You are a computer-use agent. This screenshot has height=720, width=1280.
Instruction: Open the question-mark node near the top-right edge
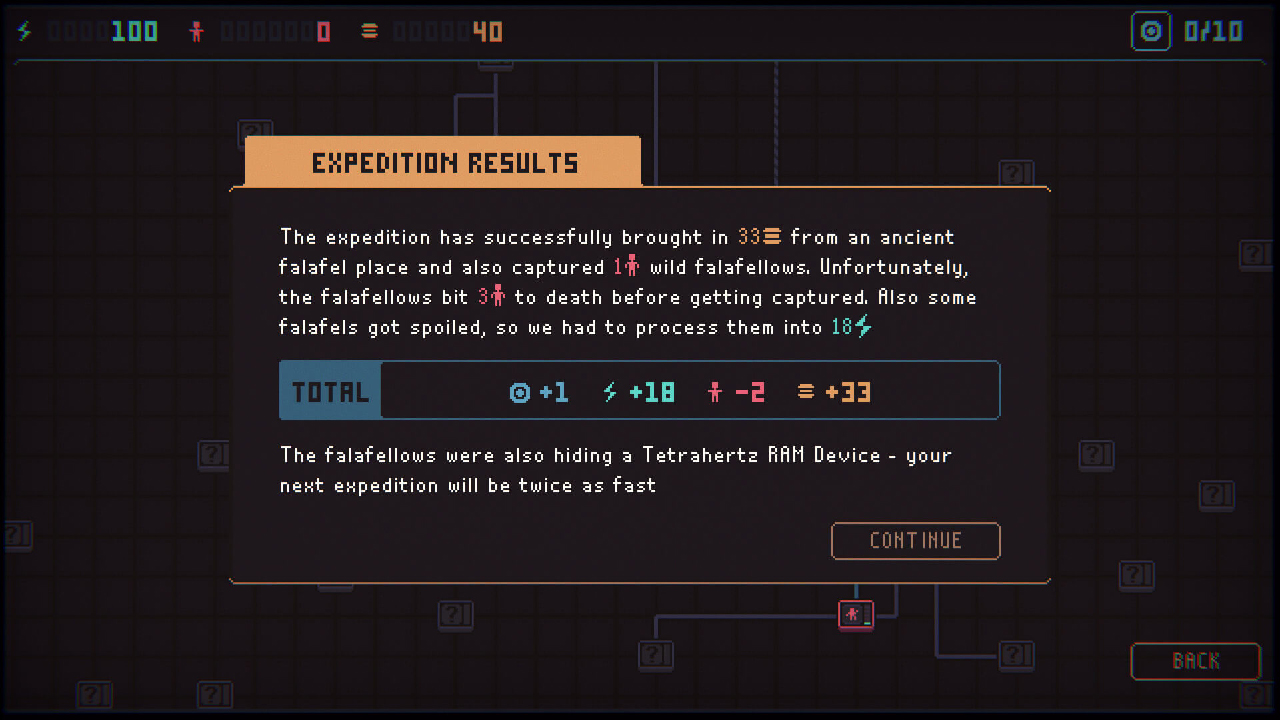point(1256,255)
